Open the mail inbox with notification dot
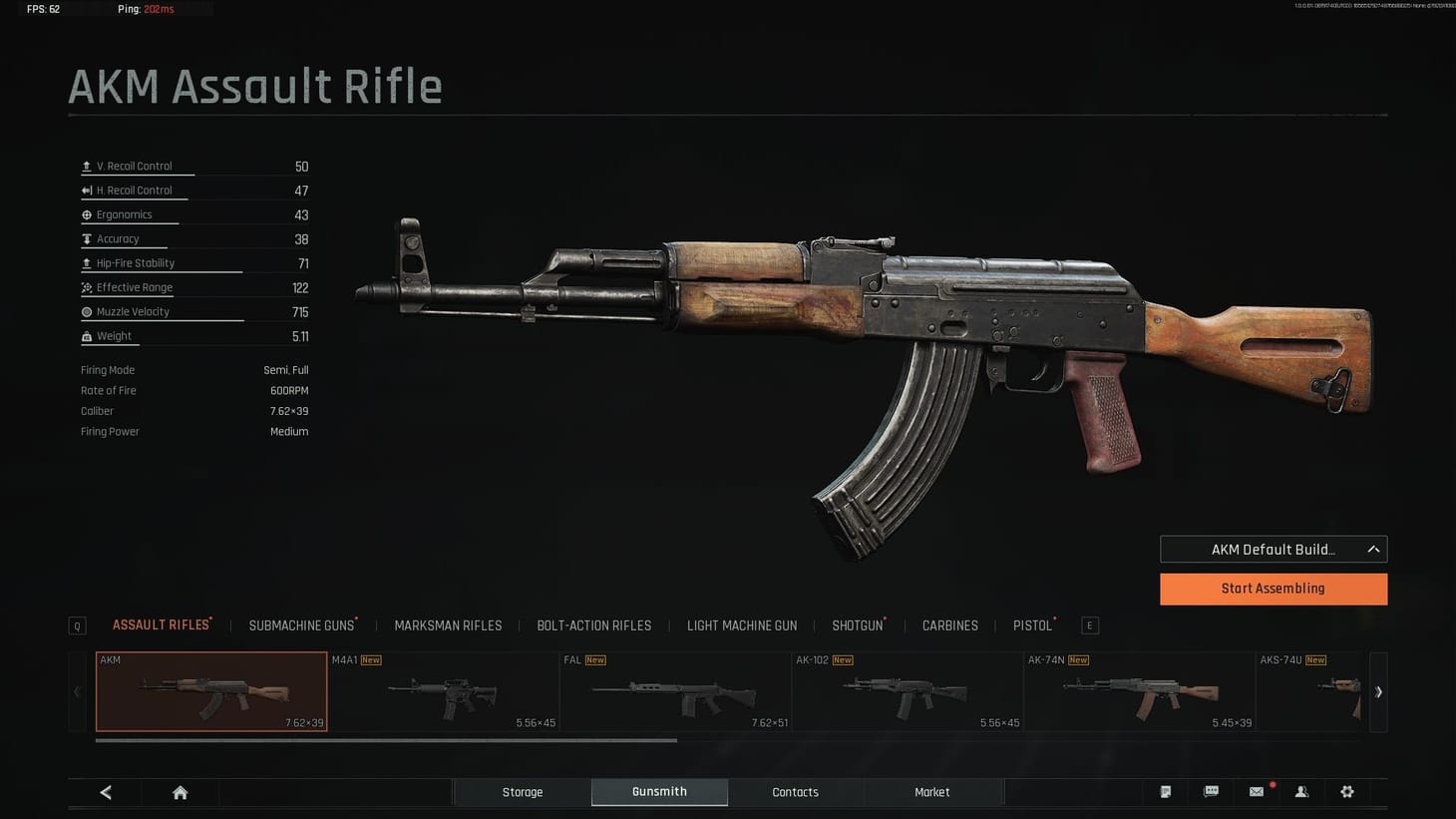This screenshot has width=1456, height=819. click(x=1256, y=791)
